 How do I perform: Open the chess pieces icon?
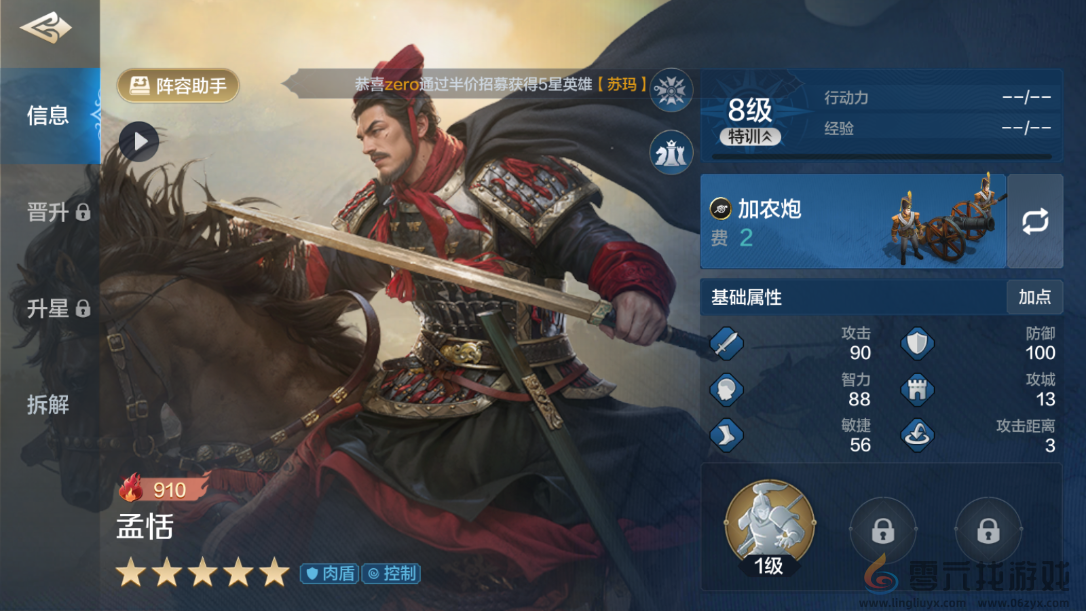coord(672,152)
